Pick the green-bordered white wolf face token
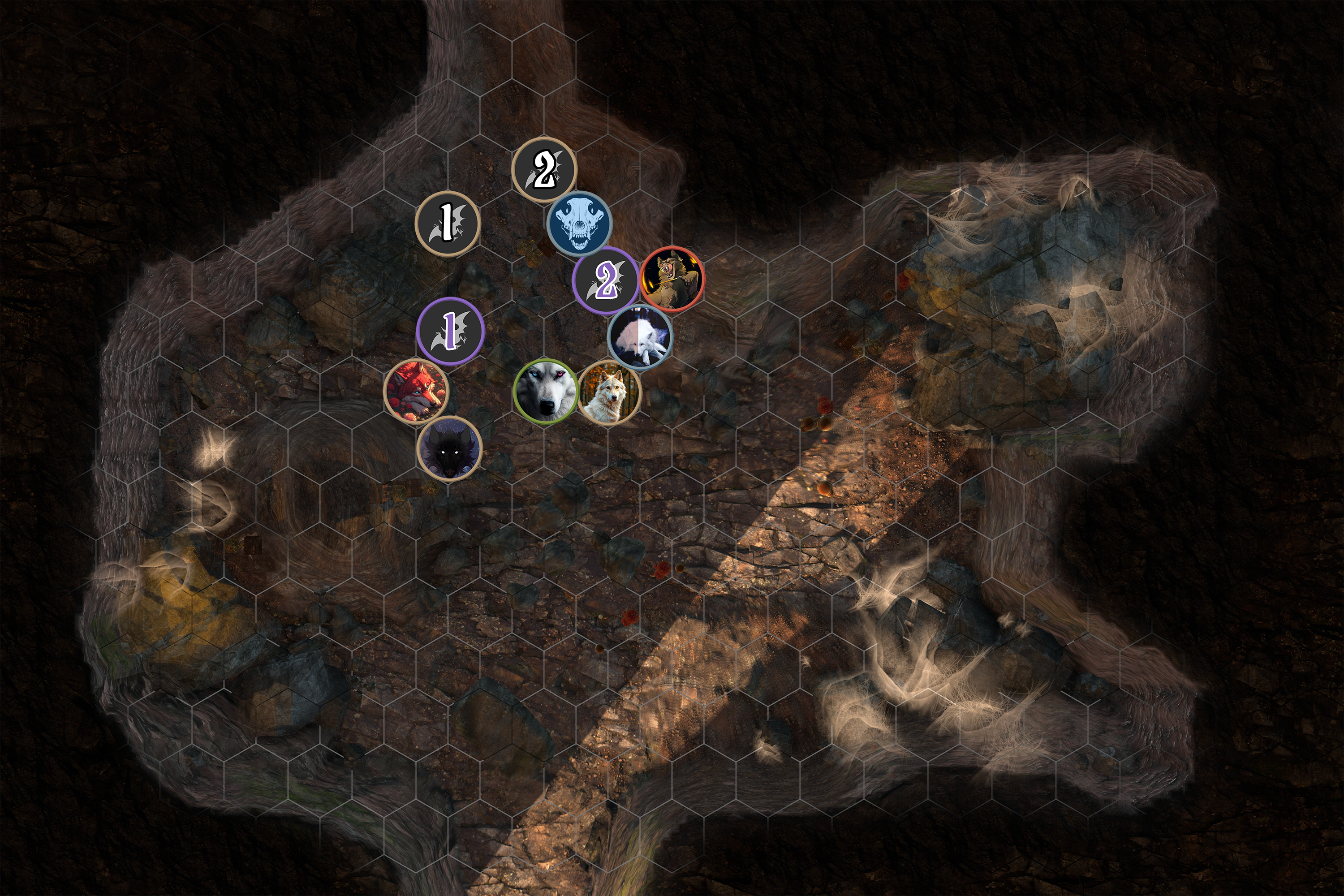This screenshot has height=896, width=1344. tap(546, 391)
